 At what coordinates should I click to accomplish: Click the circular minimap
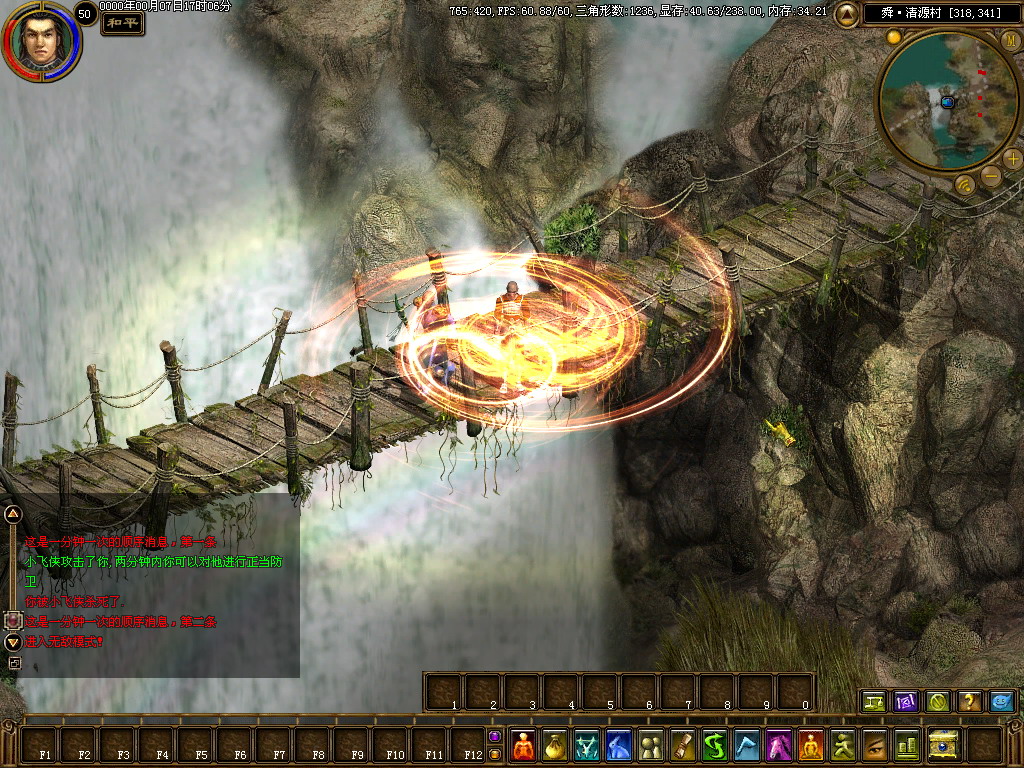click(940, 100)
